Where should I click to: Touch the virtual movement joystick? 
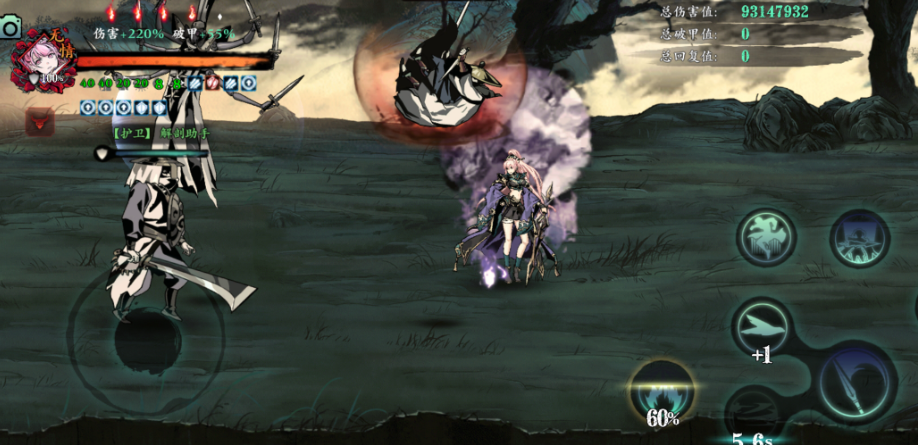coord(146,338)
